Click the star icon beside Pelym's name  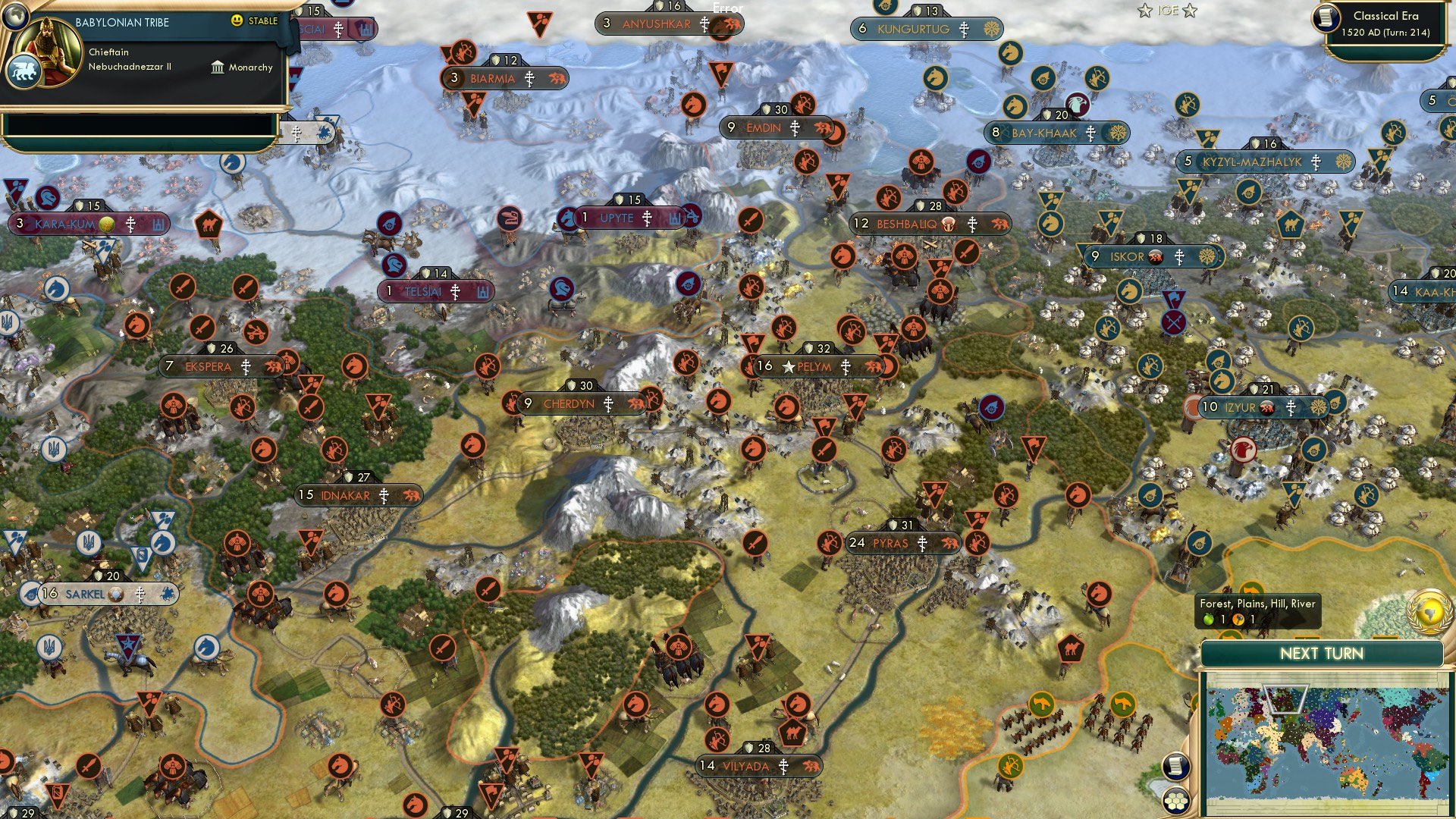pos(787,366)
